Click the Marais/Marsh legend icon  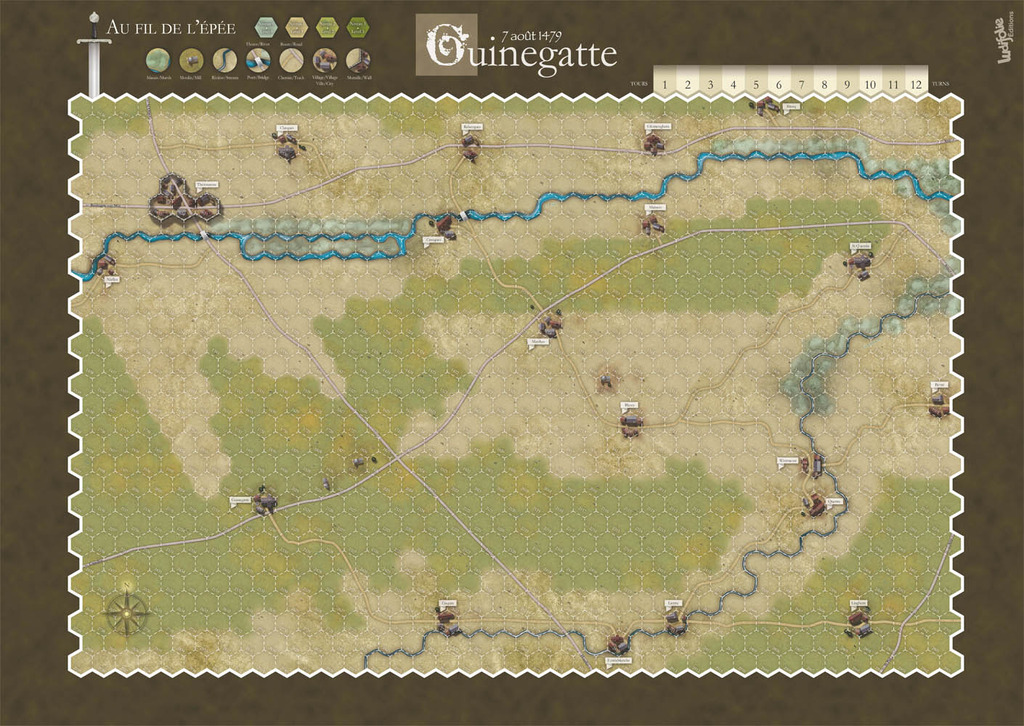(158, 60)
